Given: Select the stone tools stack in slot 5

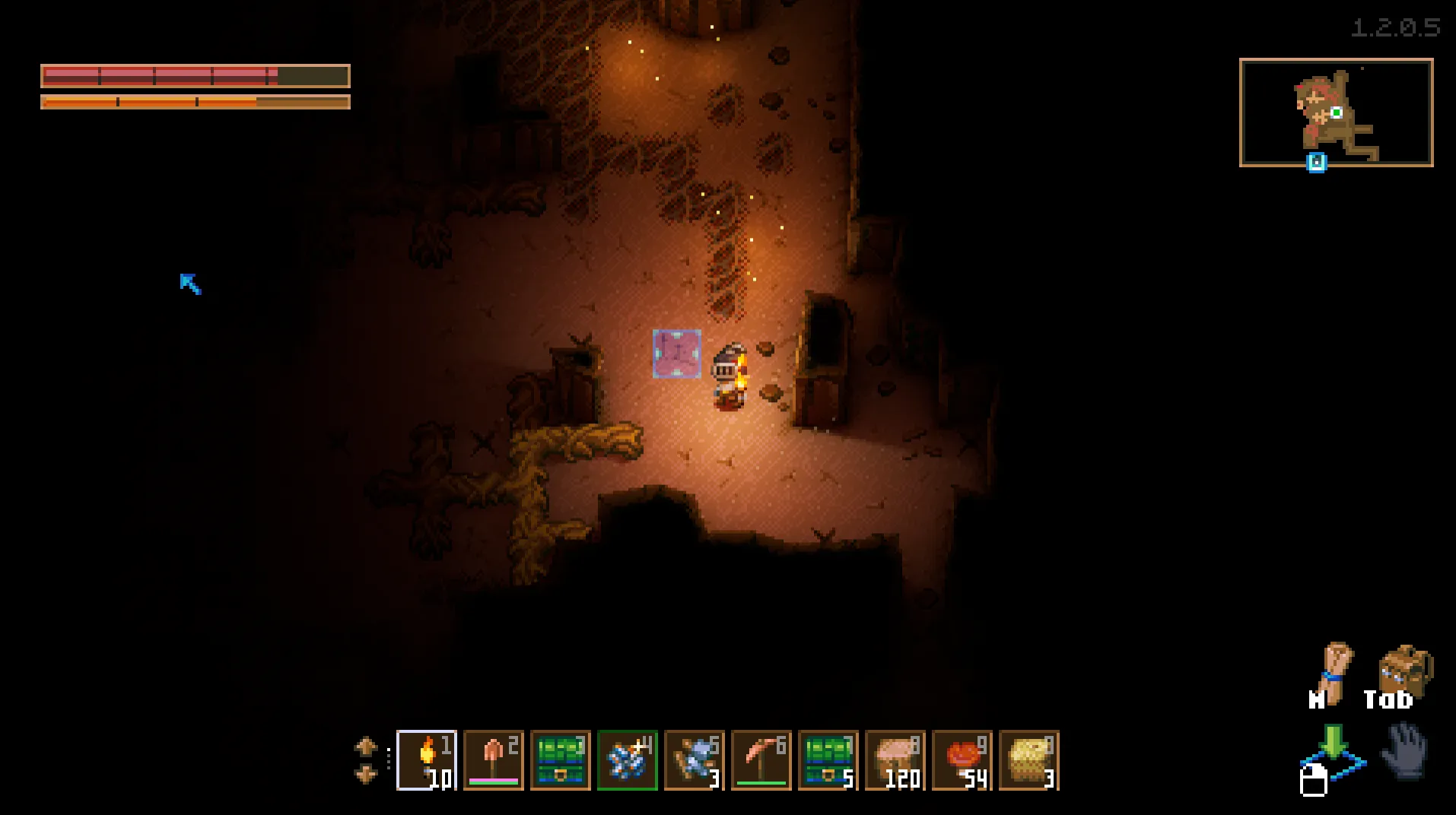Looking at the screenshot, I should tap(695, 760).
